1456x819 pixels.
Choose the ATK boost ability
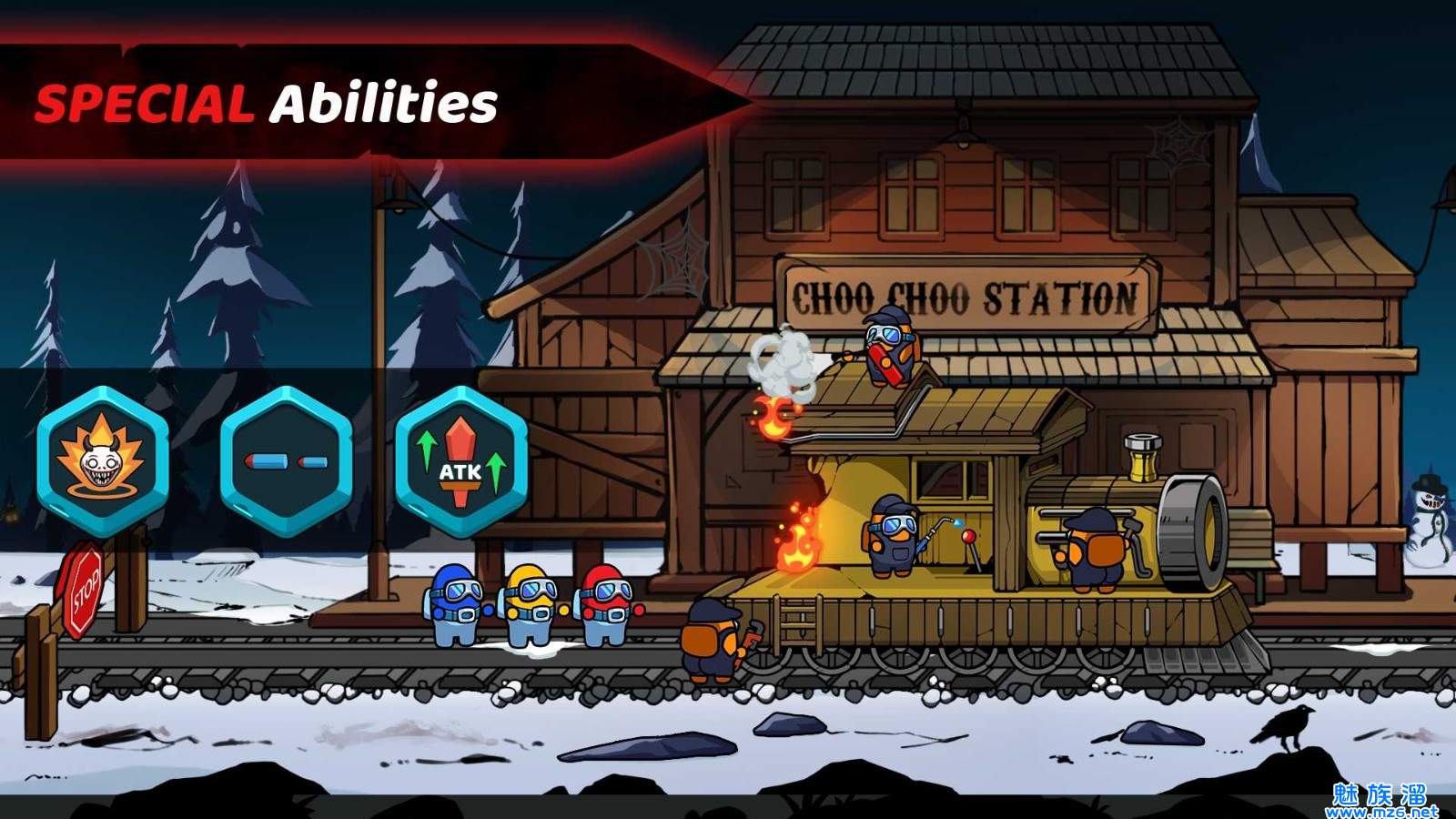(461, 461)
